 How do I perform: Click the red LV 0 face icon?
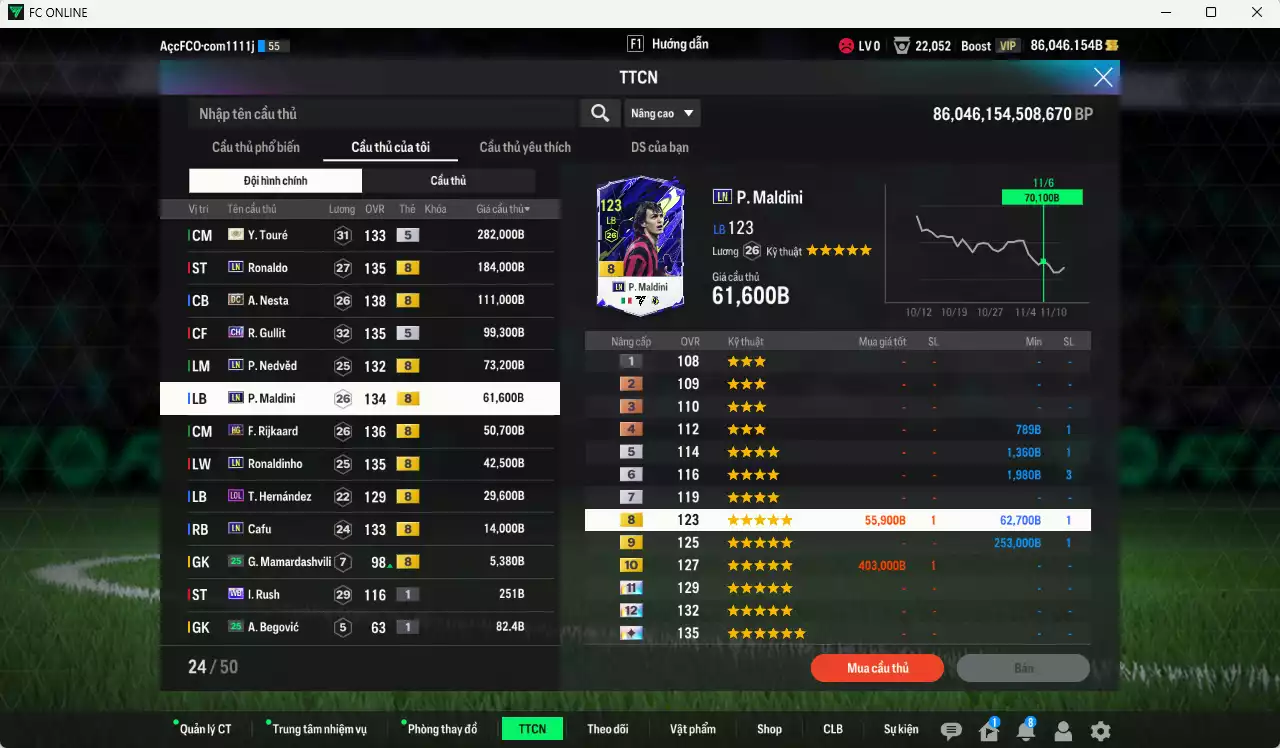pos(849,45)
